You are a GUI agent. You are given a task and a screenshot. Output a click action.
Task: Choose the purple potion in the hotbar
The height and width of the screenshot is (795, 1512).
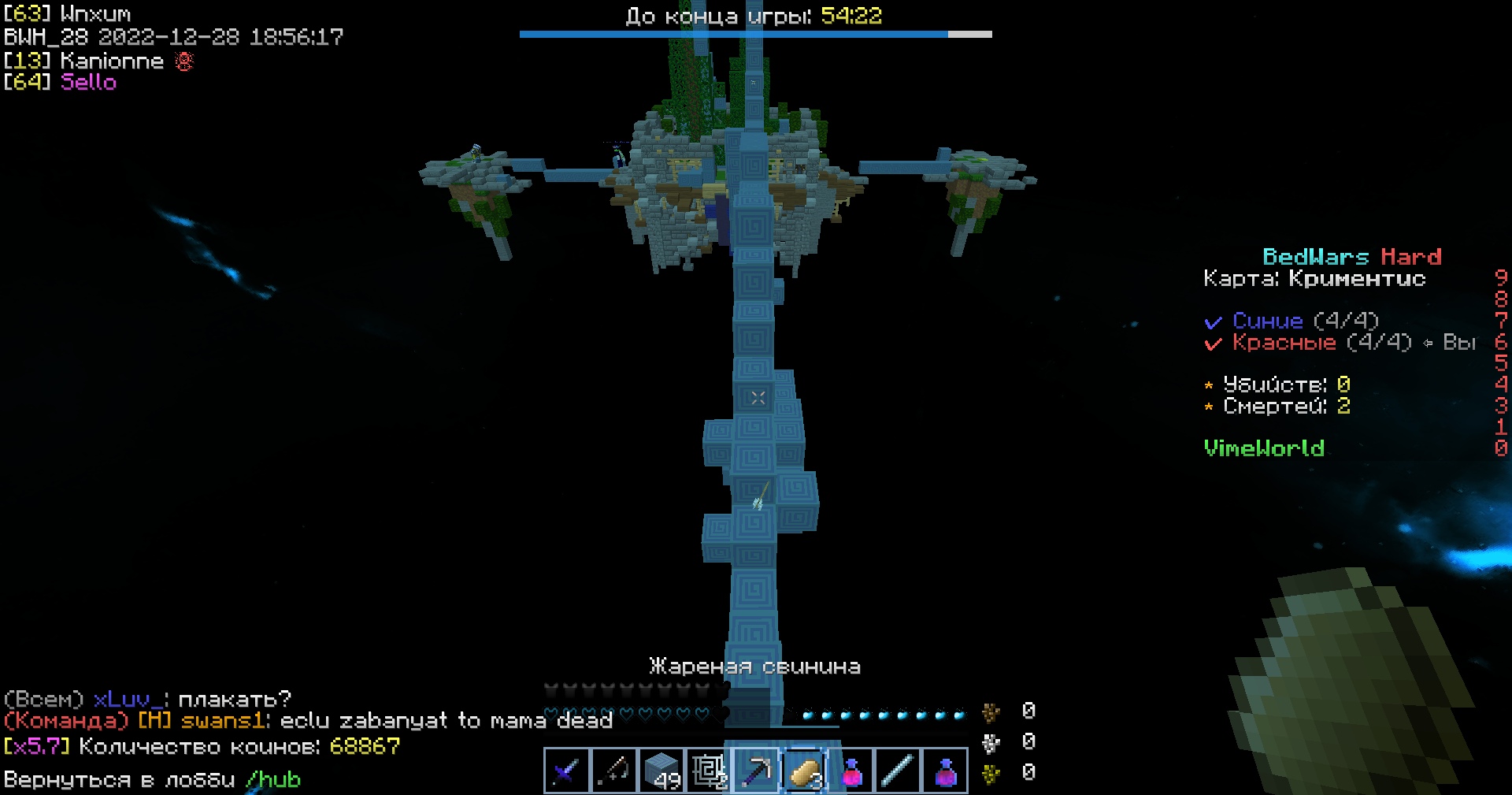(x=945, y=771)
